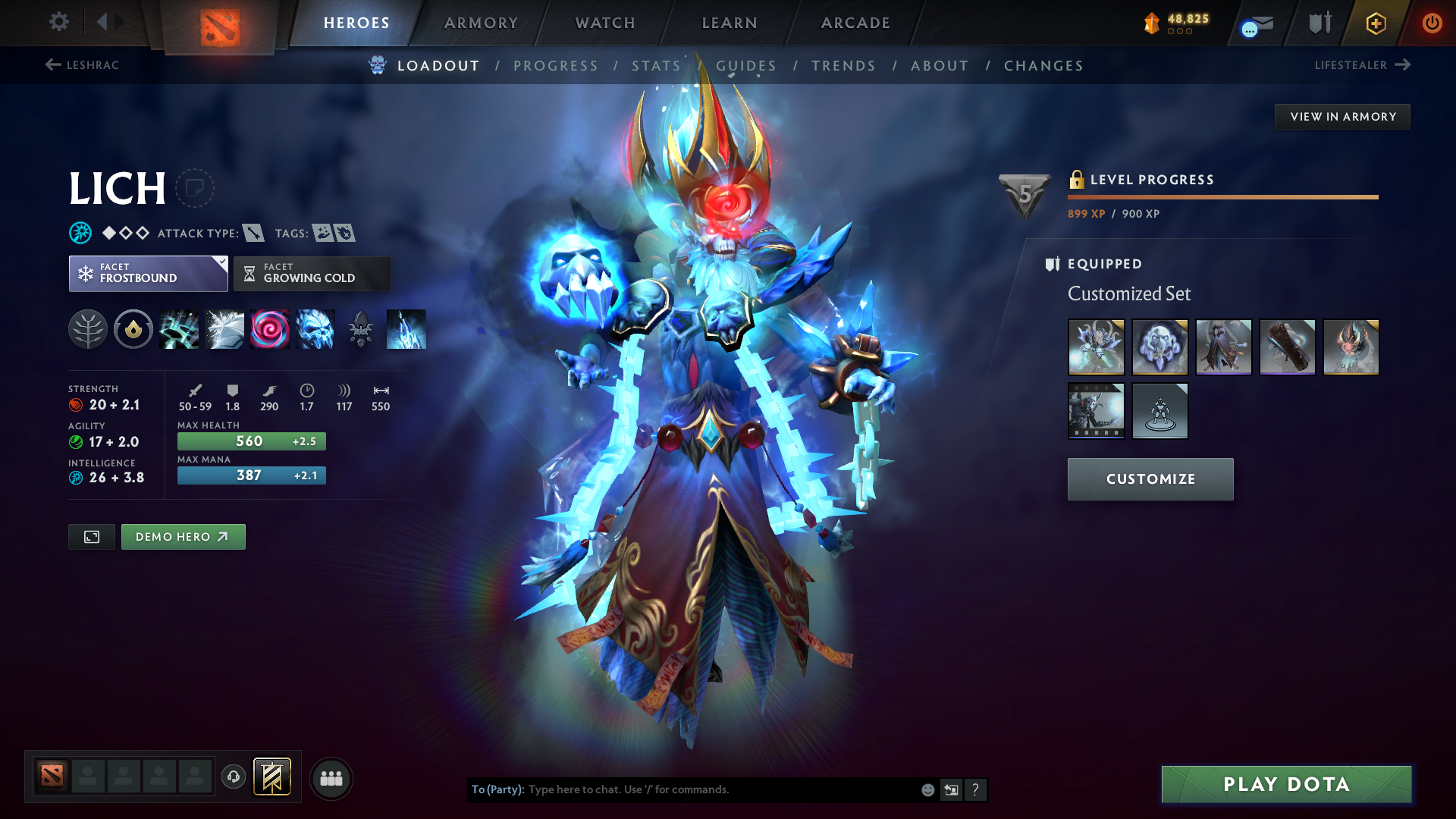The height and width of the screenshot is (819, 1456).
Task: Open the settings gear in the top-left corner
Action: [x=58, y=22]
